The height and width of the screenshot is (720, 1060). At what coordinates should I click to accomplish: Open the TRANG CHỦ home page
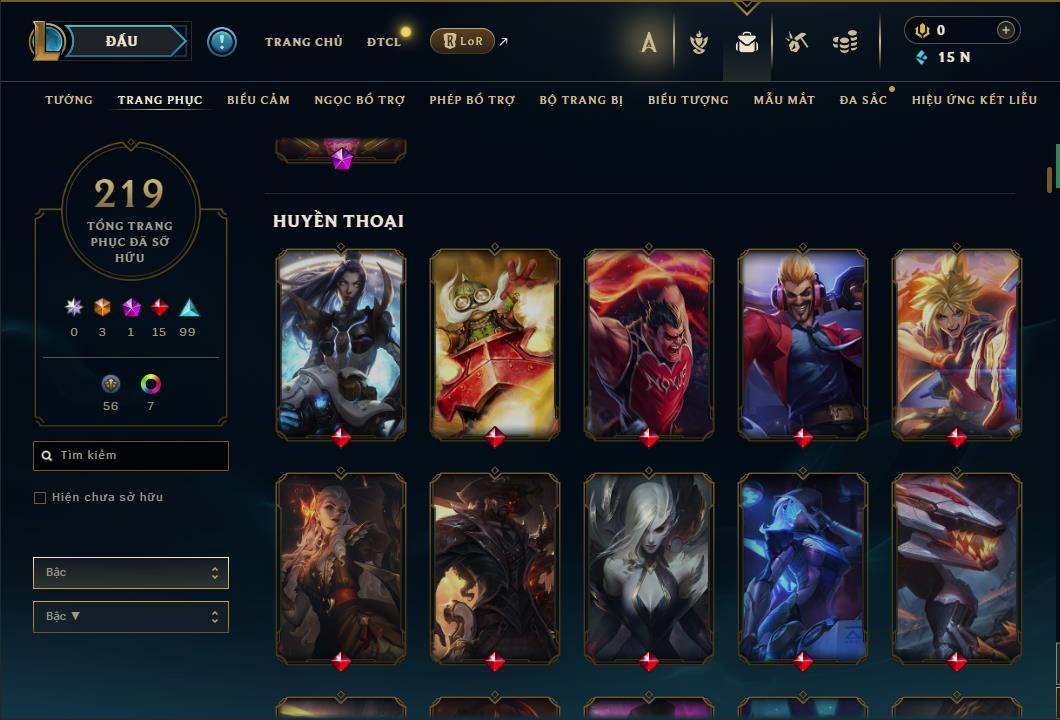click(303, 42)
